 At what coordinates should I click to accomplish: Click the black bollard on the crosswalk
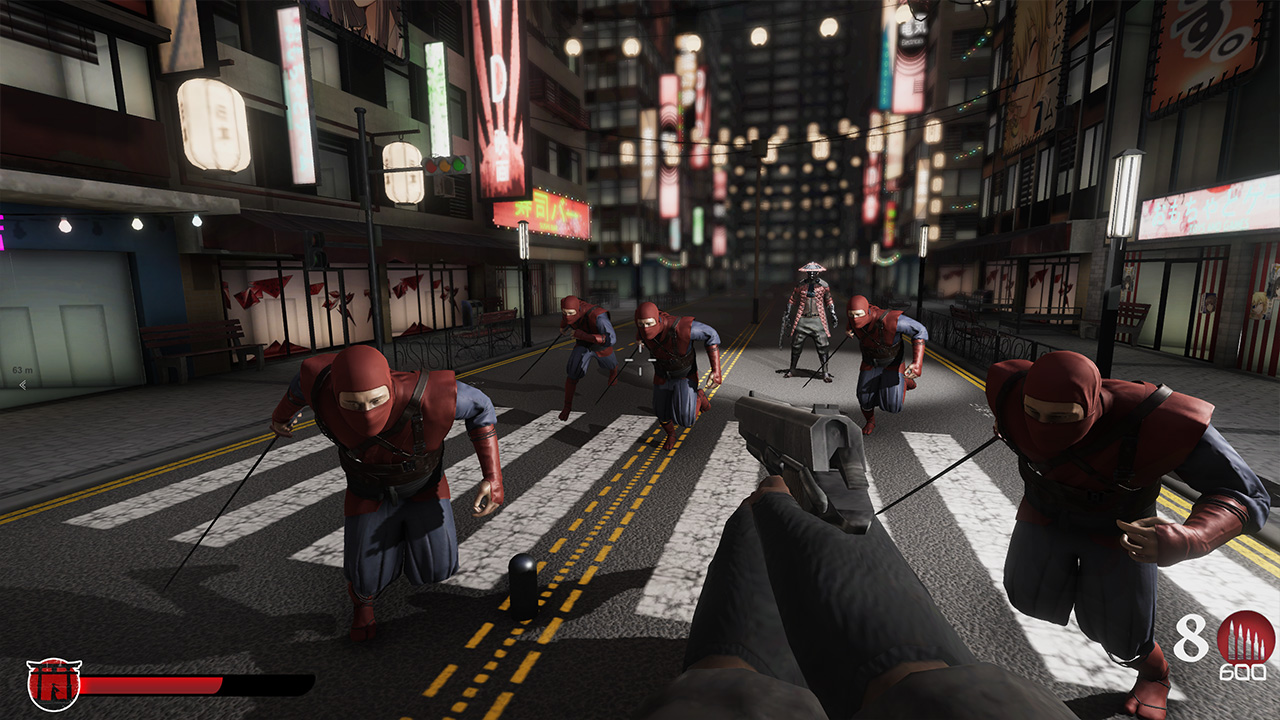point(523,588)
